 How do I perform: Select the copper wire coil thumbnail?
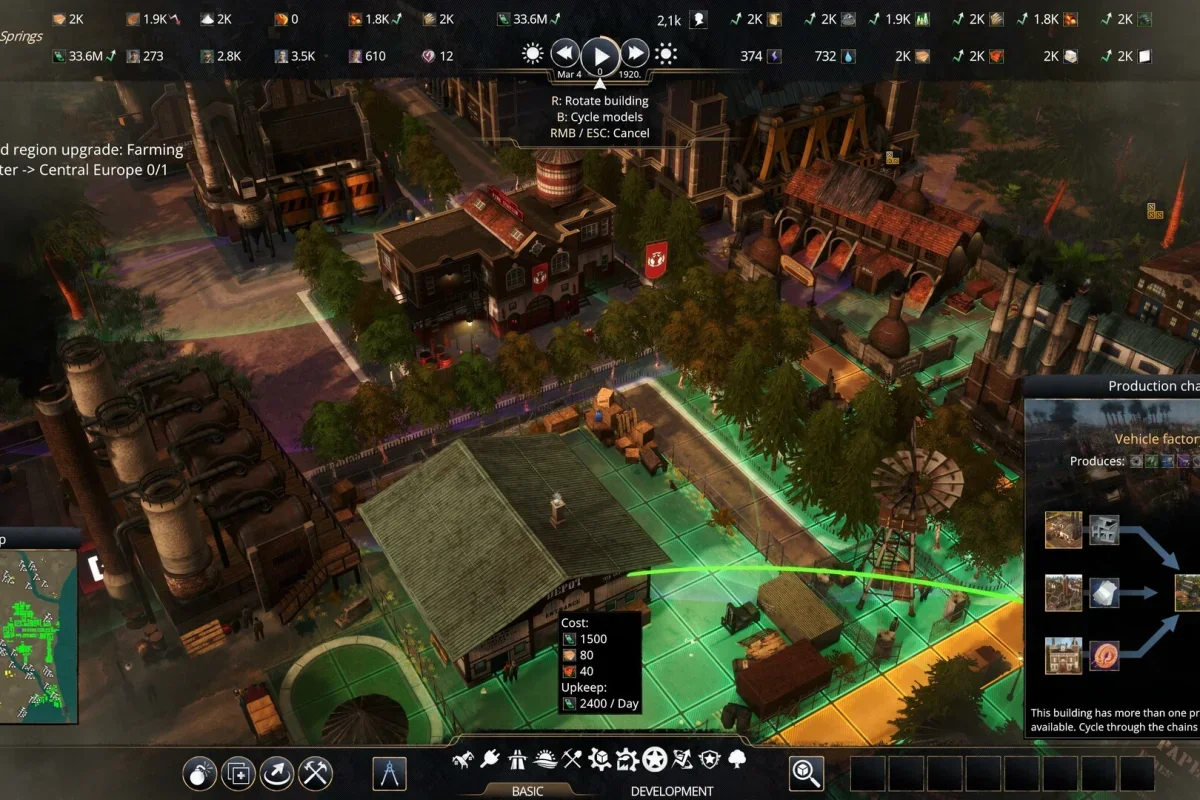pos(1104,656)
